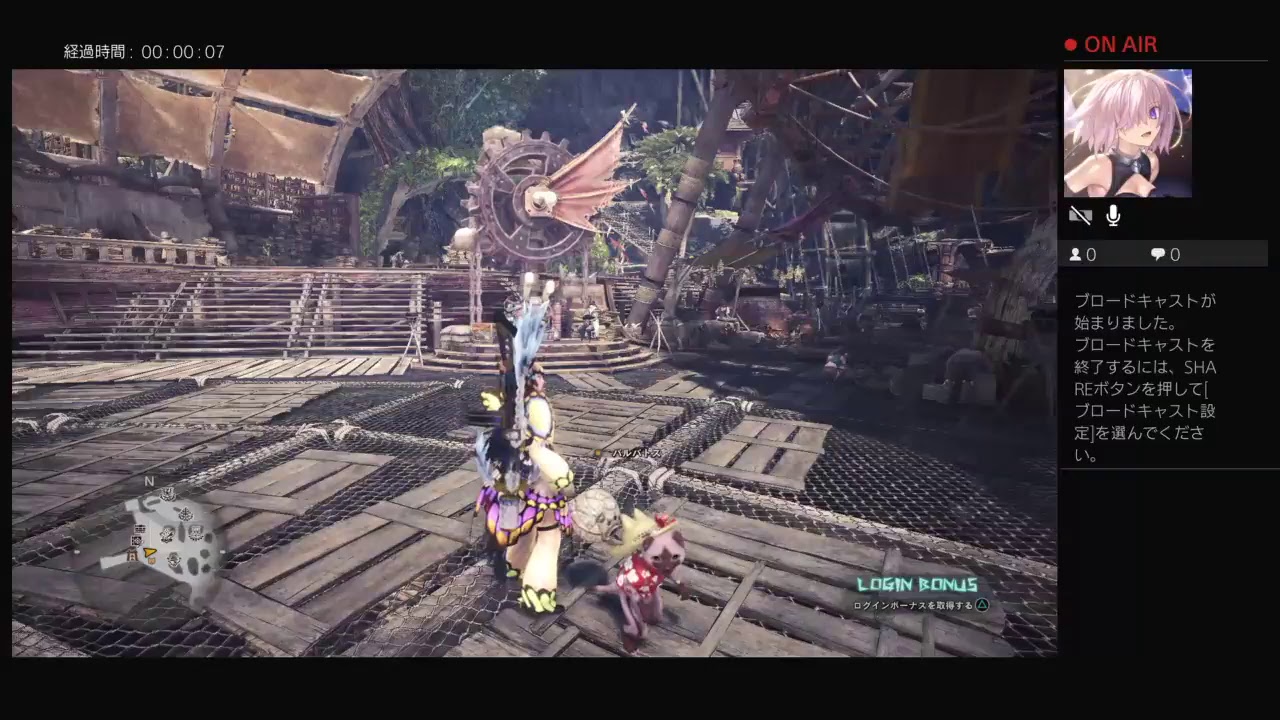Toggle the microphone icon in broadcast panel

coord(1113,215)
